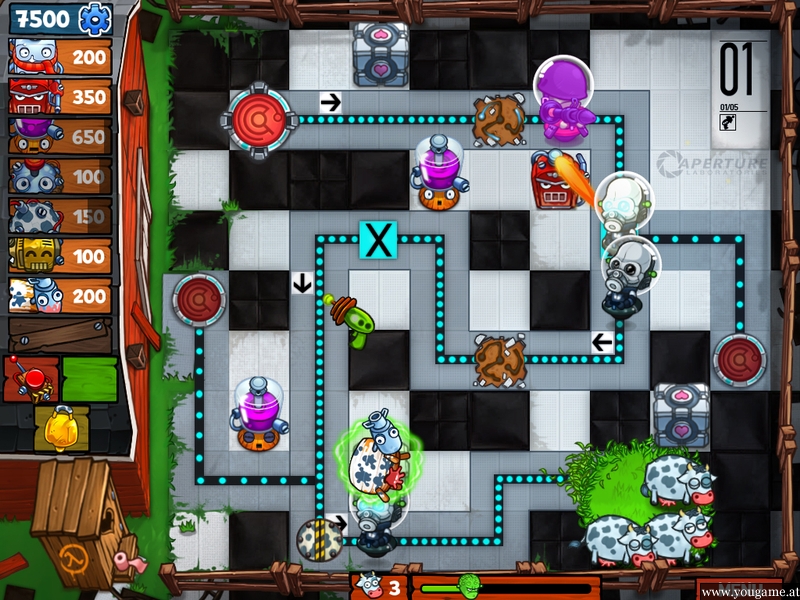Open the Menu button on the fence
The height and width of the screenshot is (600, 800).
(x=741, y=589)
